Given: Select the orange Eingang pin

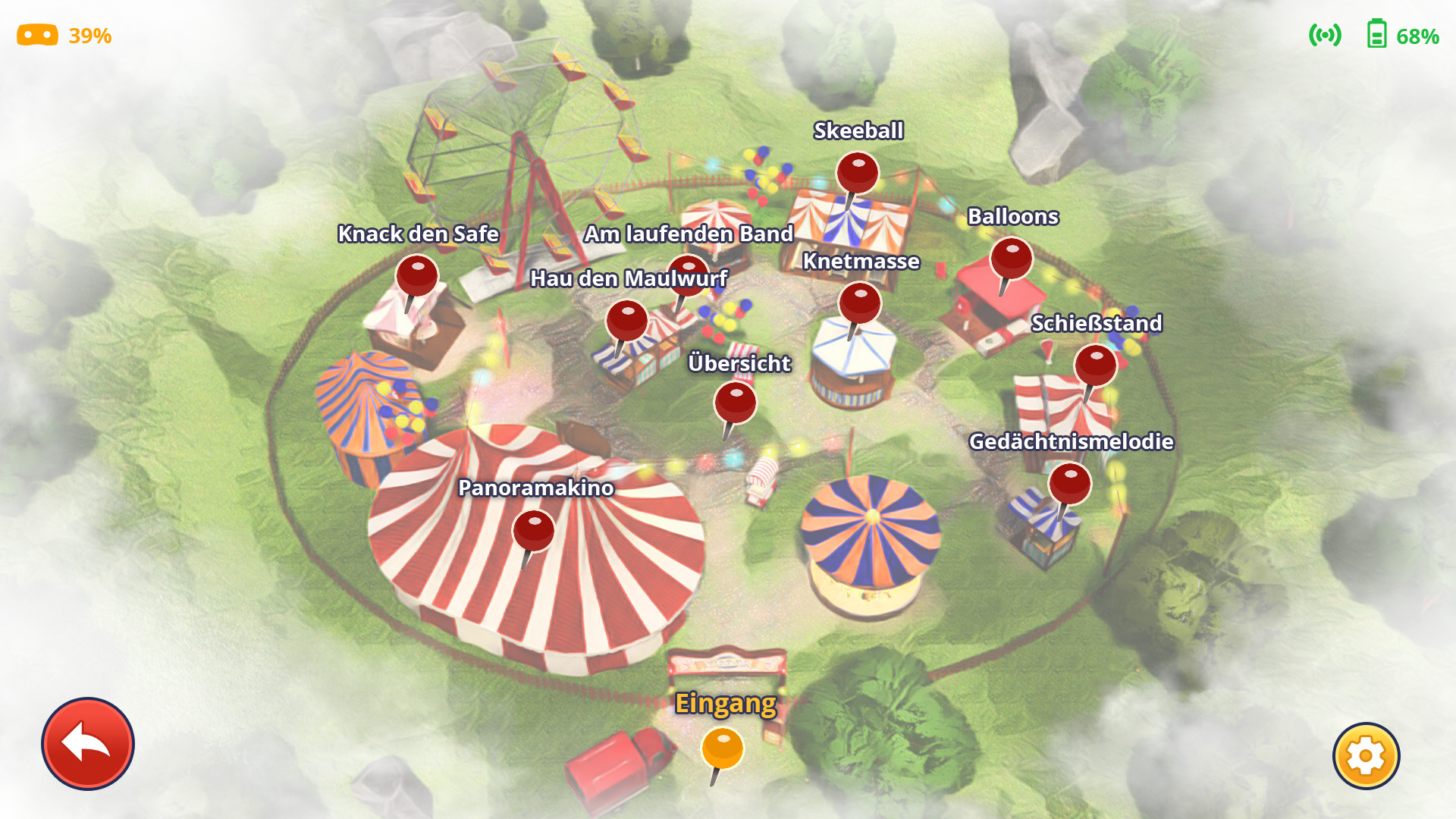Looking at the screenshot, I should point(722,748).
